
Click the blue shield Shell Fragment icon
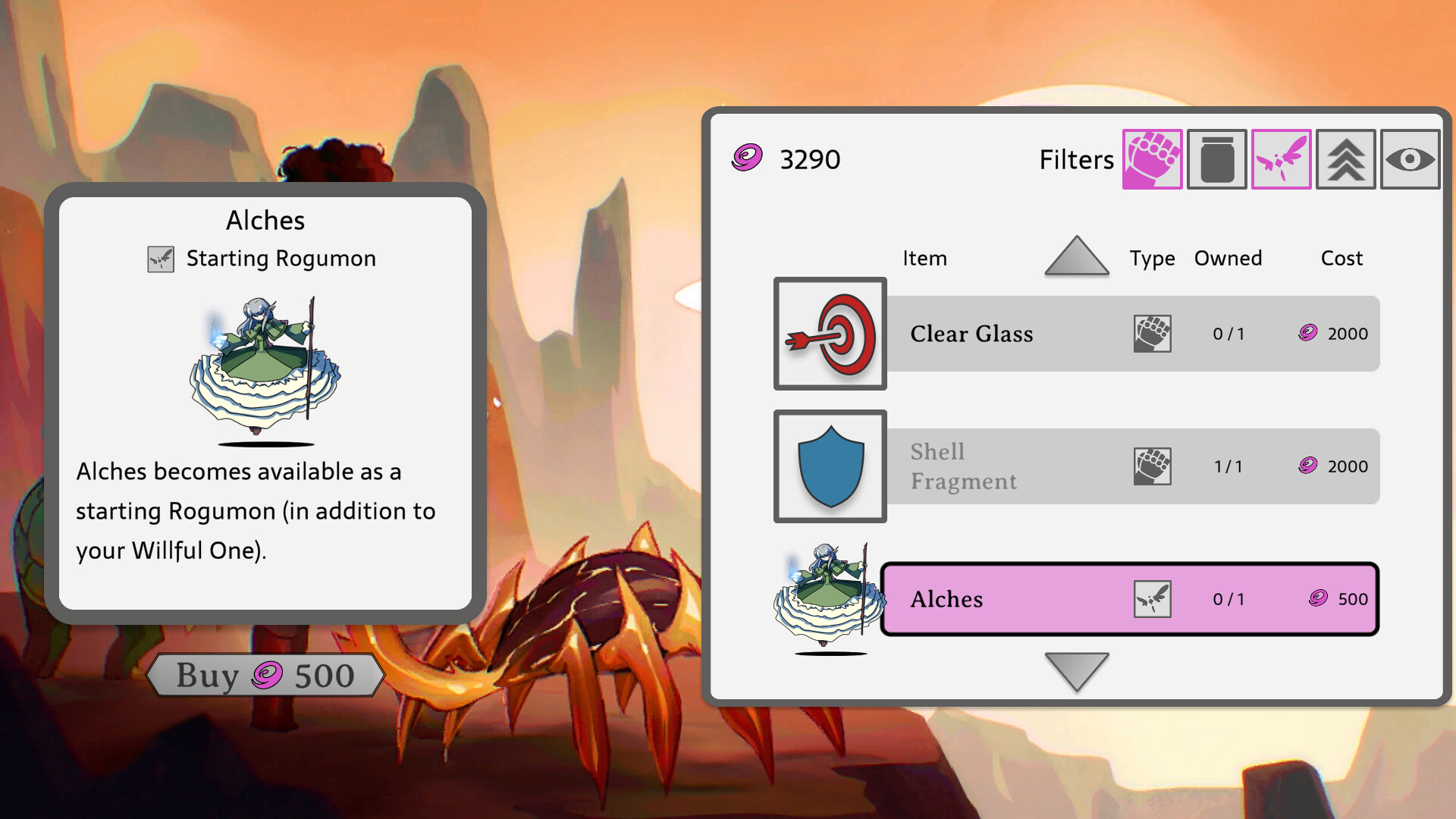(x=830, y=466)
